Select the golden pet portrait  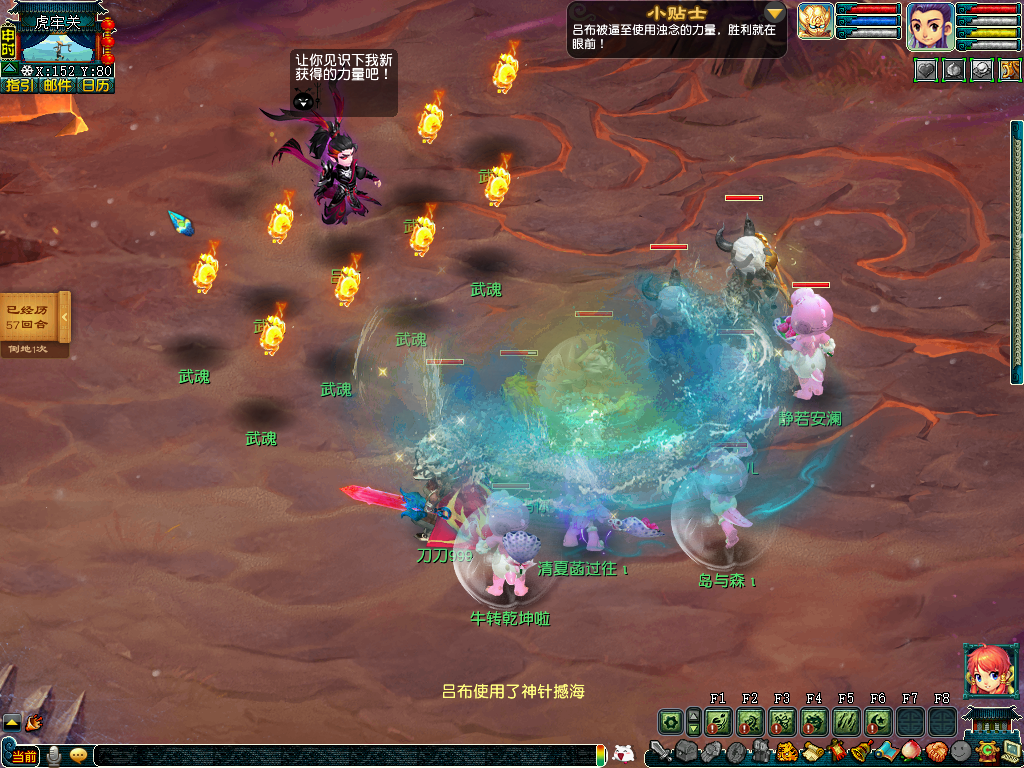(815, 22)
